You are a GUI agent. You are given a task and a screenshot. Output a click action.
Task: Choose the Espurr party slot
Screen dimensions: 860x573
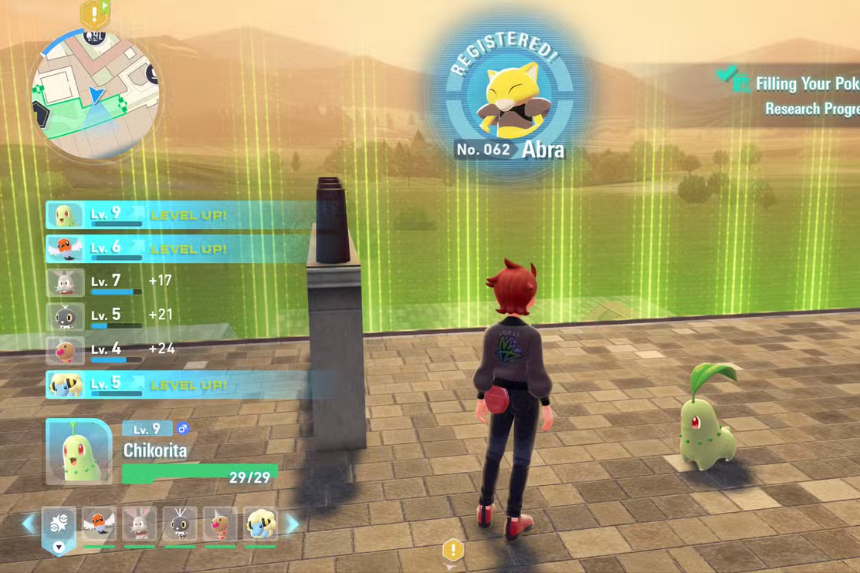(x=180, y=524)
